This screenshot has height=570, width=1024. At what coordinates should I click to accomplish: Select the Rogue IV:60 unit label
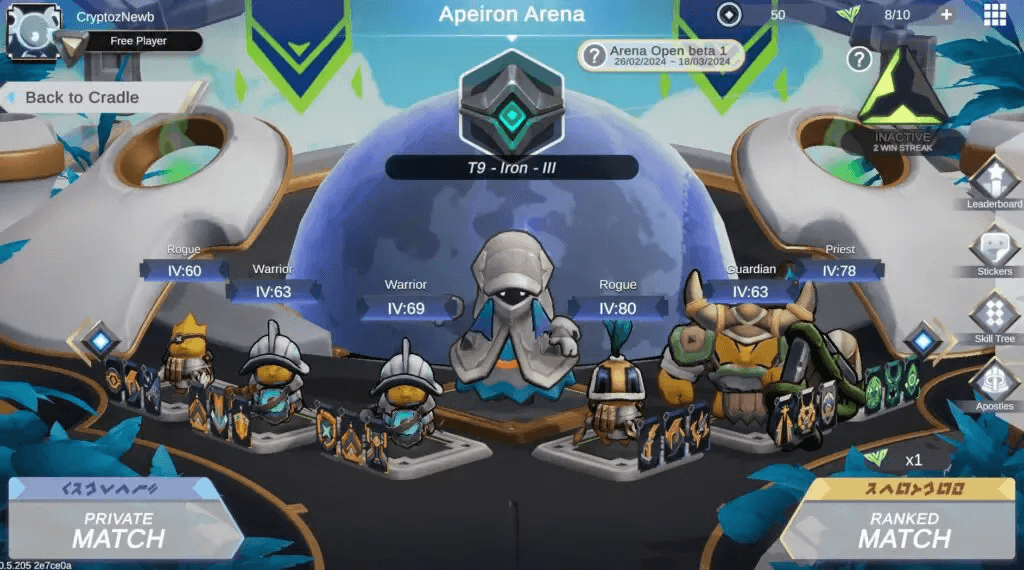(184, 270)
